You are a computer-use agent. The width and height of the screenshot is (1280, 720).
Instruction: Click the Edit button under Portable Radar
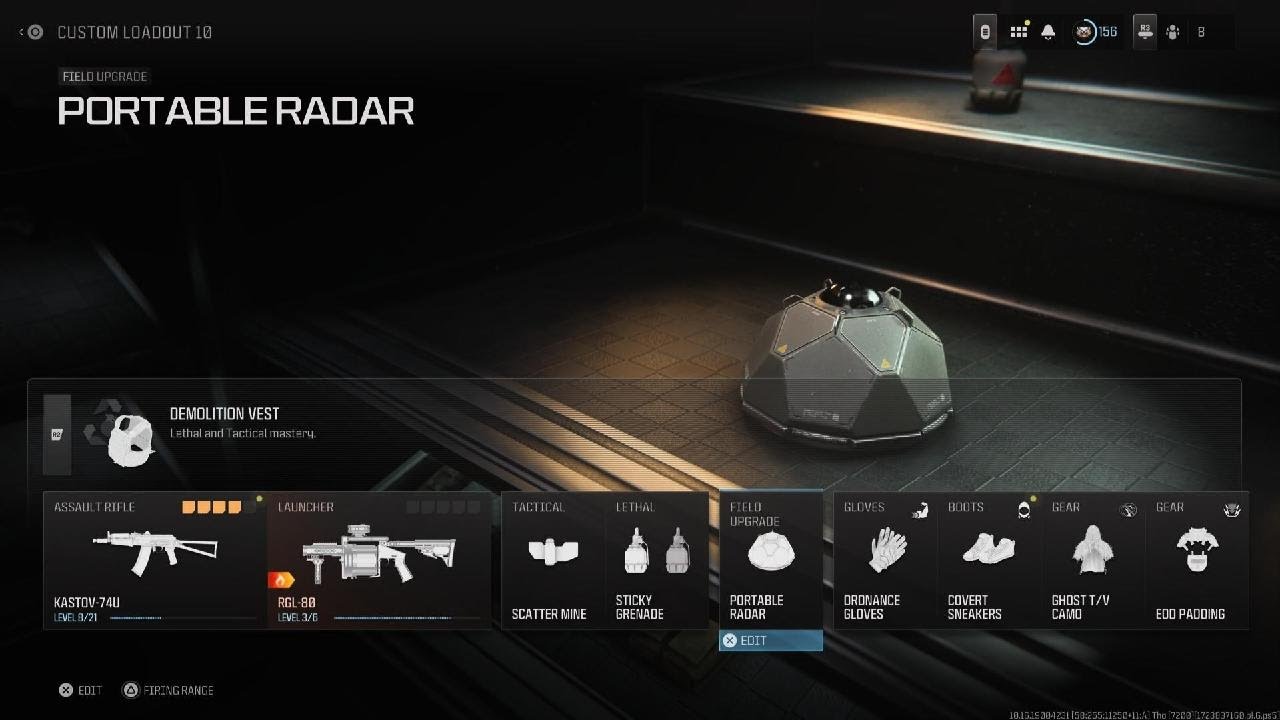[x=770, y=640]
